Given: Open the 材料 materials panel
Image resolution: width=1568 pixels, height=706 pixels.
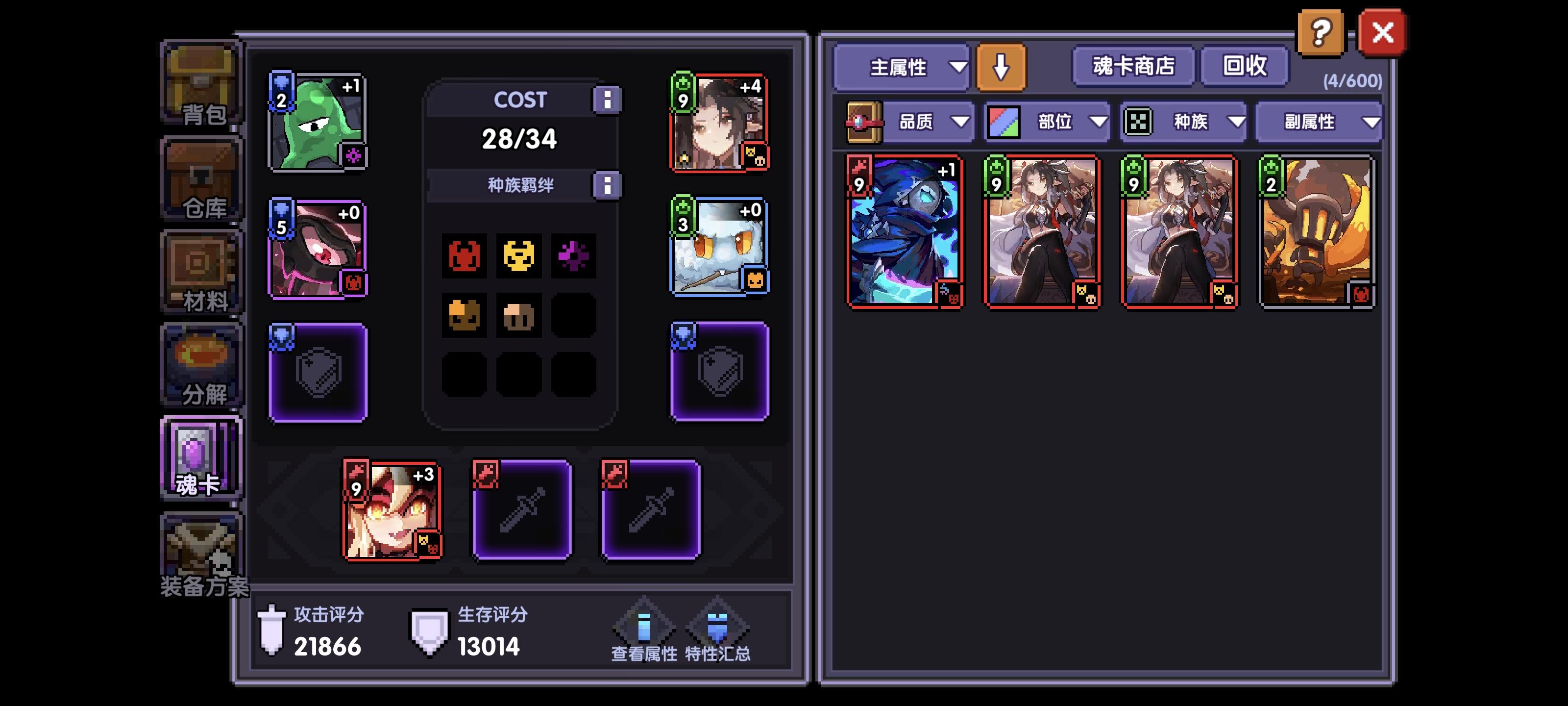Looking at the screenshot, I should click(201, 271).
